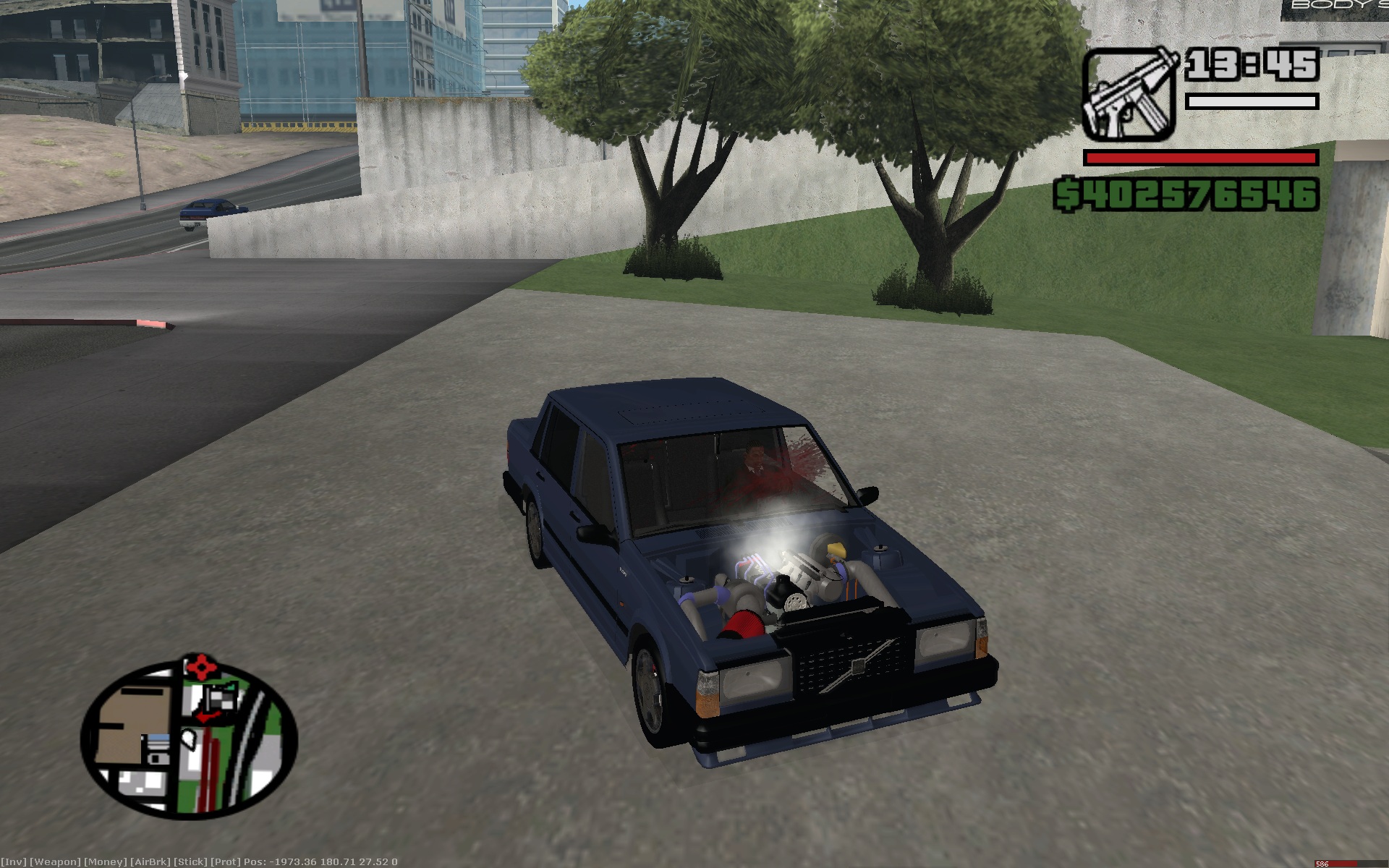Click the white player arrow on the minimap
The height and width of the screenshot is (868, 1389).
188,737
